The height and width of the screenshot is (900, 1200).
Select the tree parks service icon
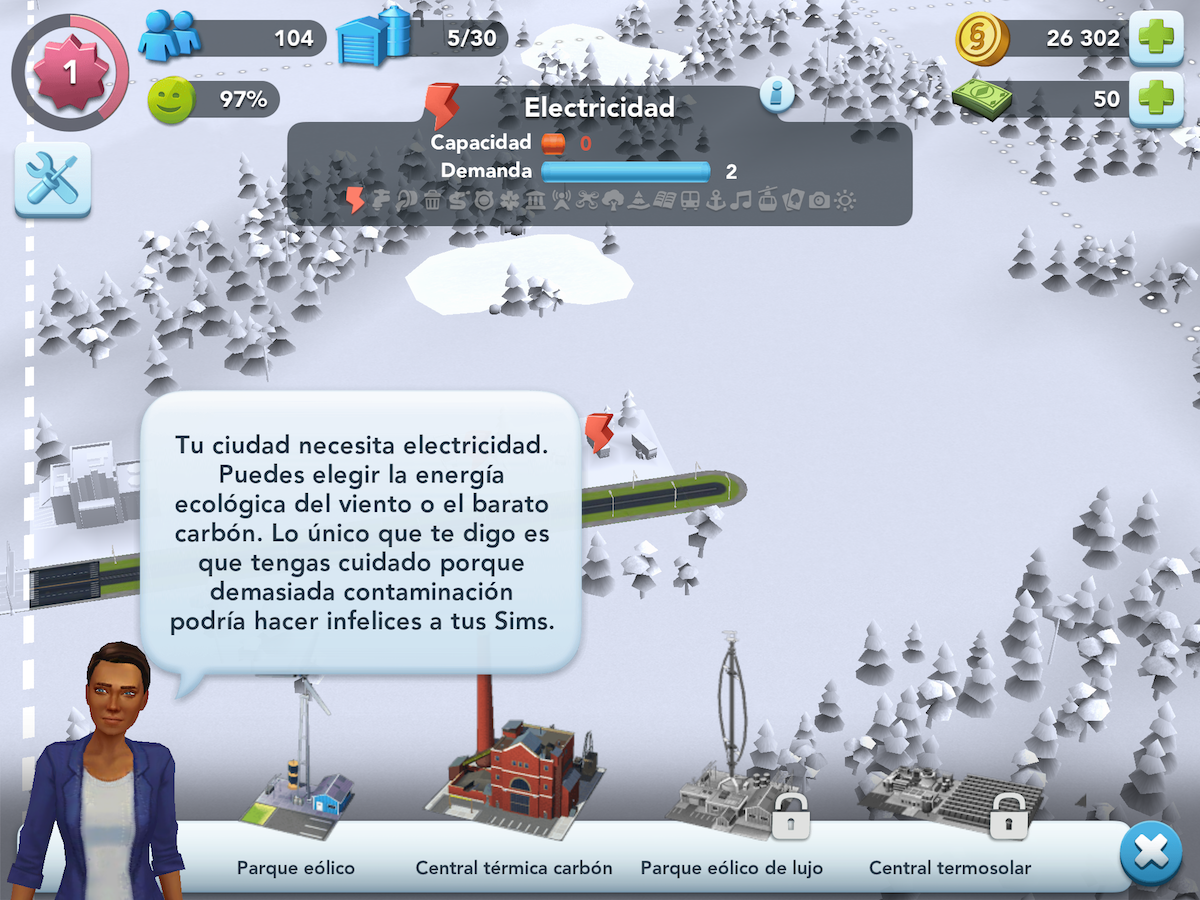(612, 201)
